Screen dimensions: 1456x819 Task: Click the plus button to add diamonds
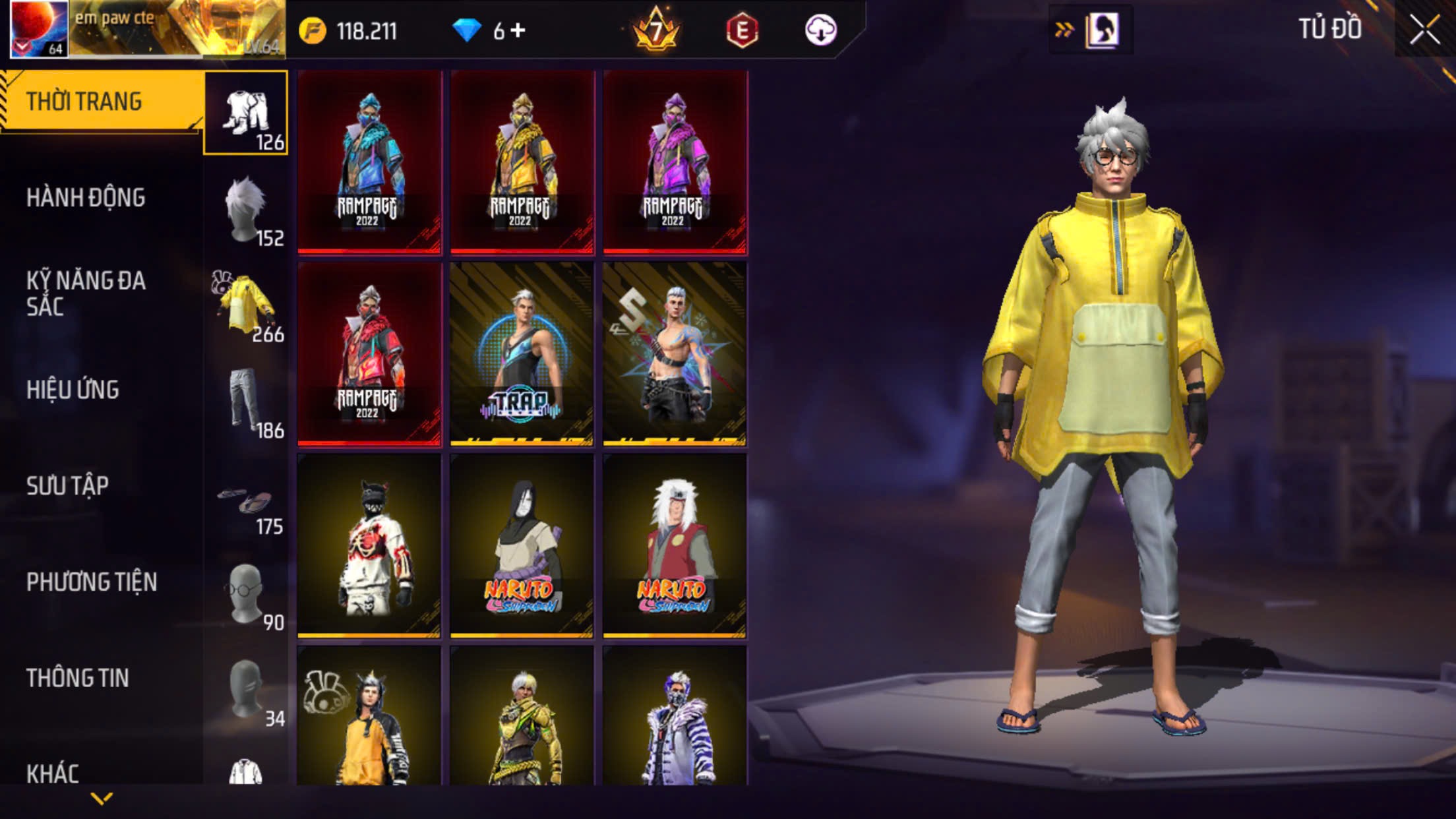point(518,30)
